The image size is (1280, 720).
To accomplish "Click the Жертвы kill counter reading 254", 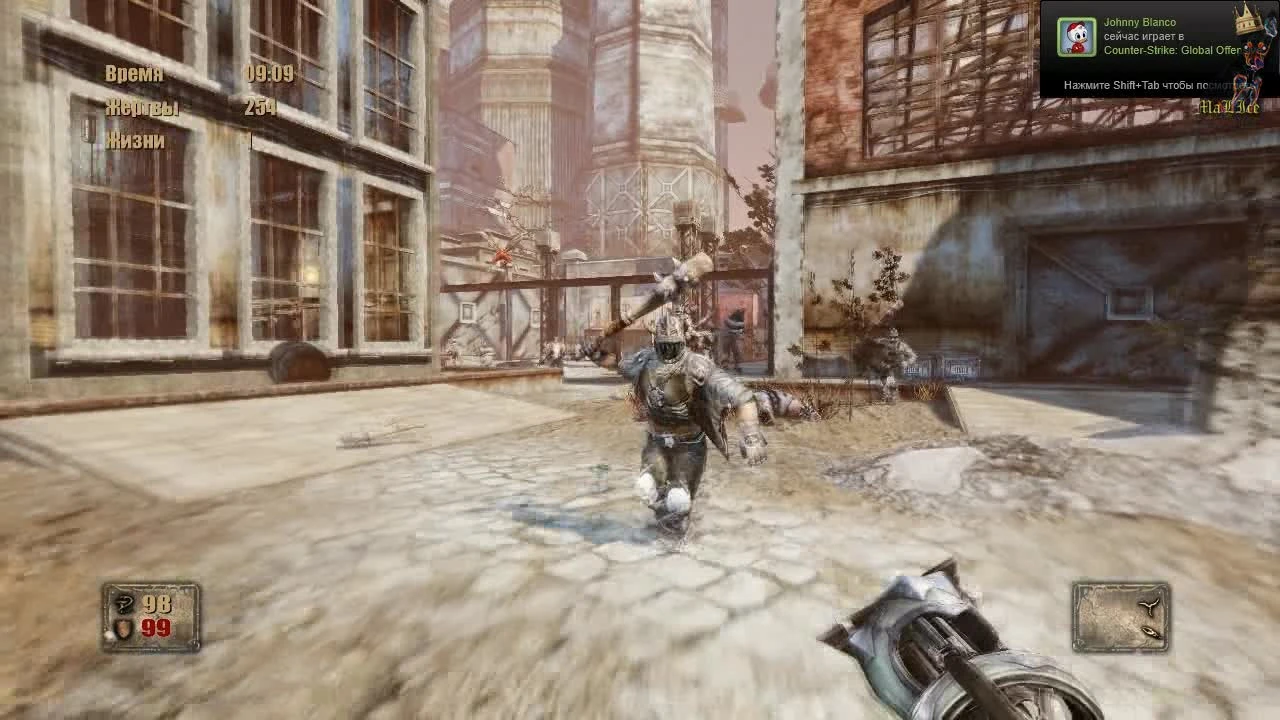I will click(x=261, y=107).
